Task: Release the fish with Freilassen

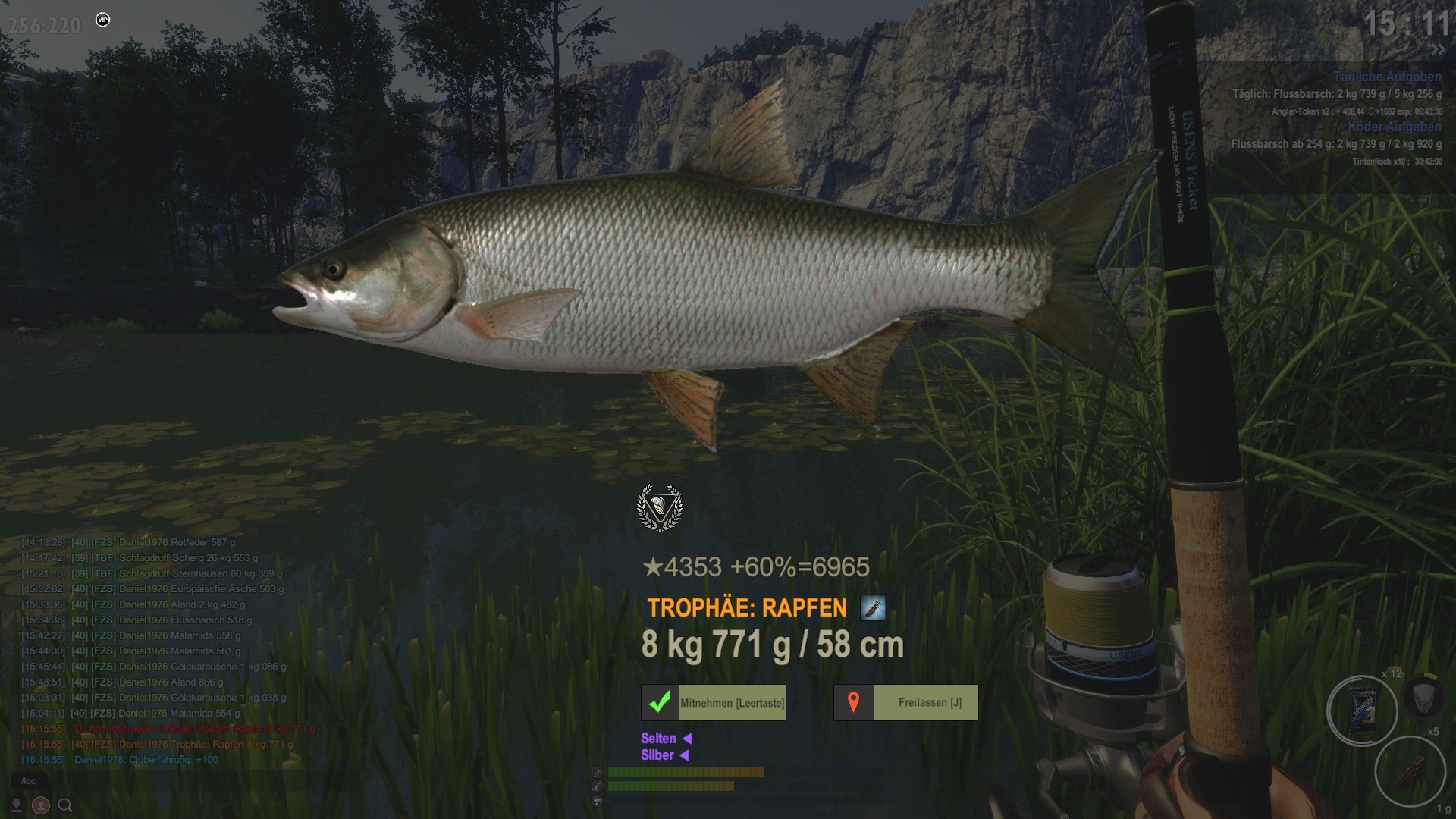Action: click(906, 703)
